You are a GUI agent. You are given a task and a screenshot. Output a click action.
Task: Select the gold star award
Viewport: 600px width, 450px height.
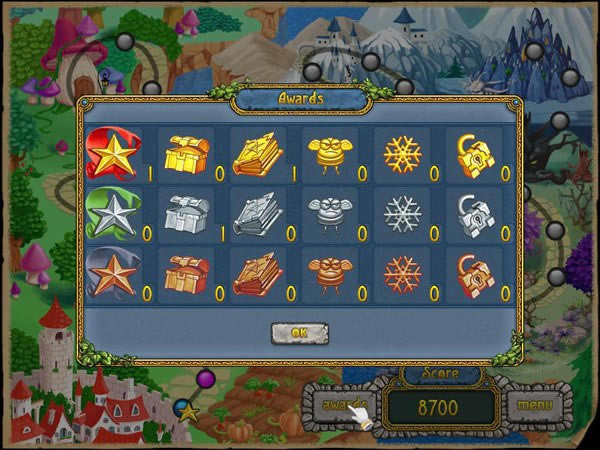pos(111,153)
